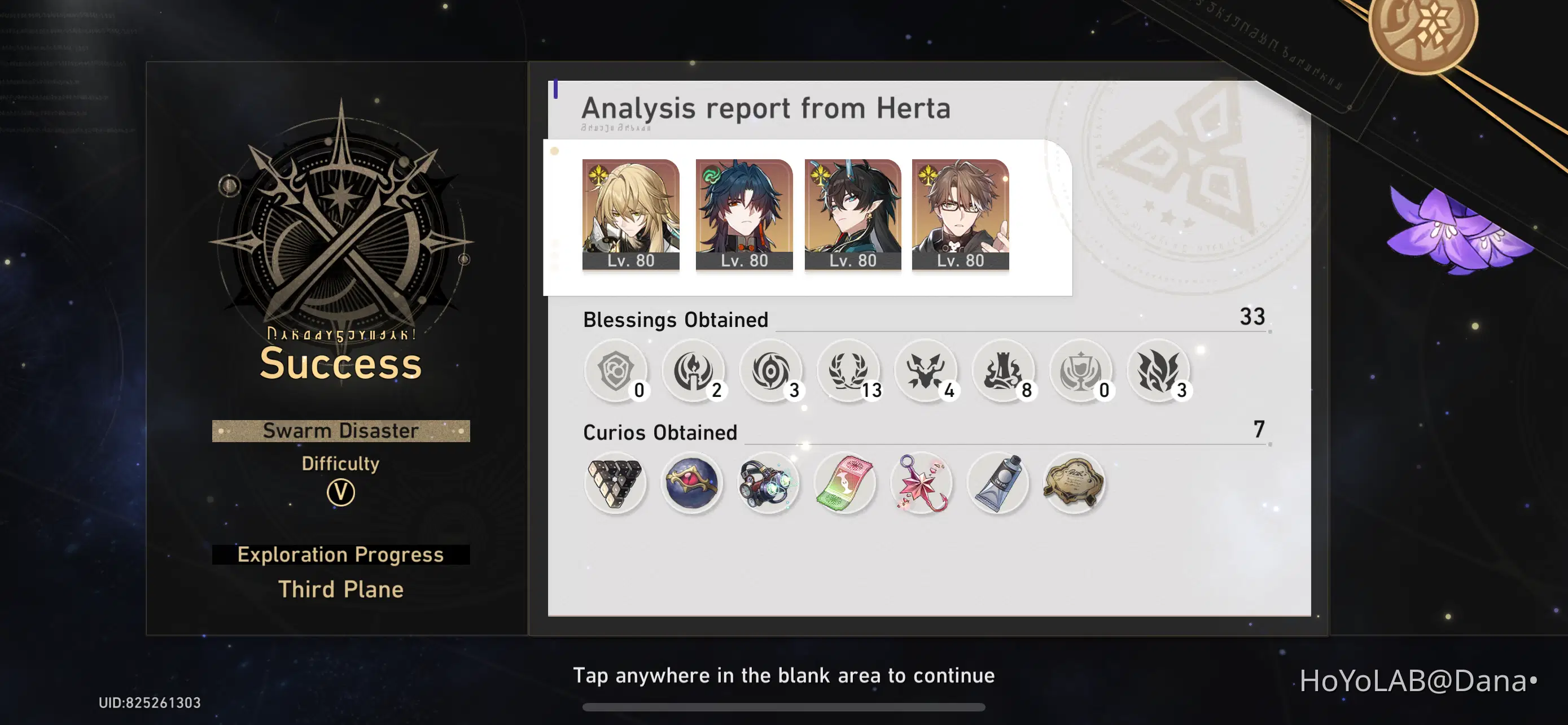The width and height of the screenshot is (1568, 725).
Task: Select the Abundance blessing icon showing 8
Action: [x=1005, y=372]
